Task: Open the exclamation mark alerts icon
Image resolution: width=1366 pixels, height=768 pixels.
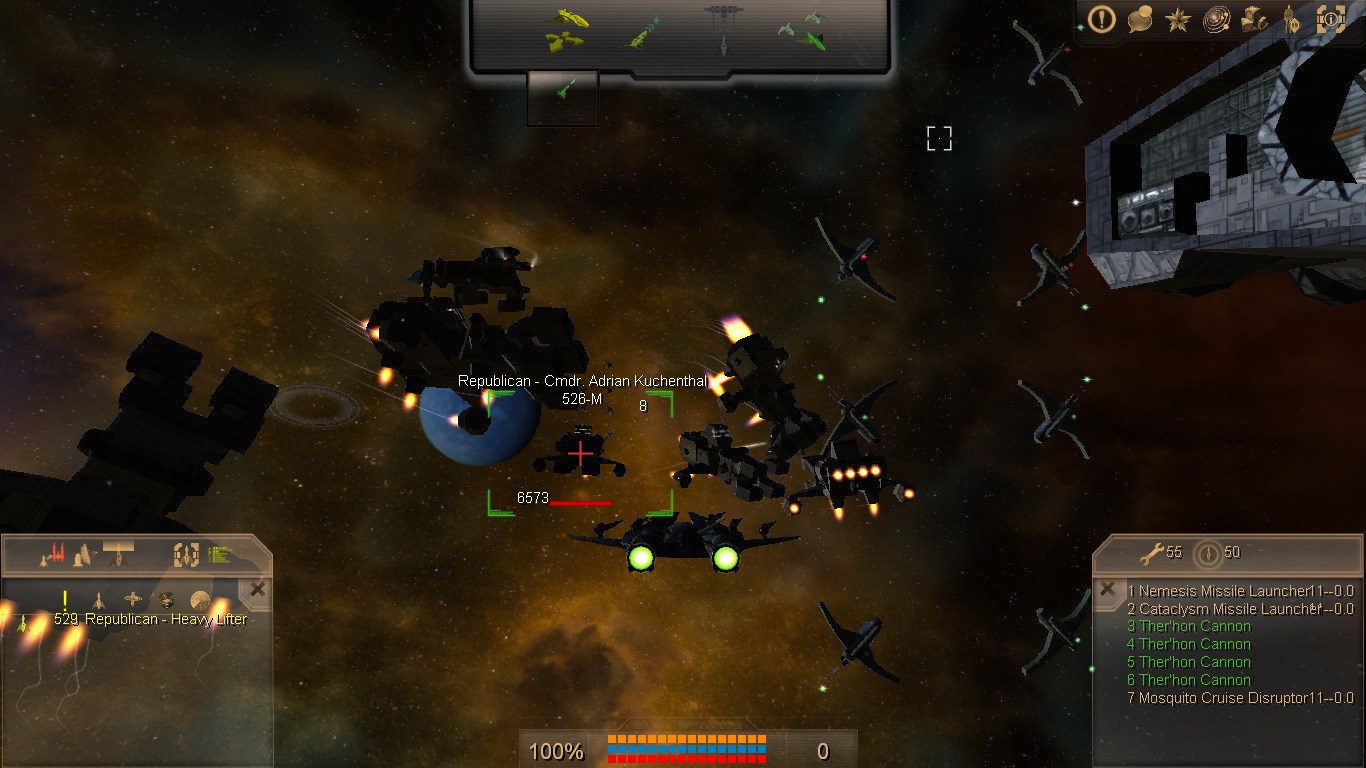Action: pyautogui.click(x=1102, y=20)
